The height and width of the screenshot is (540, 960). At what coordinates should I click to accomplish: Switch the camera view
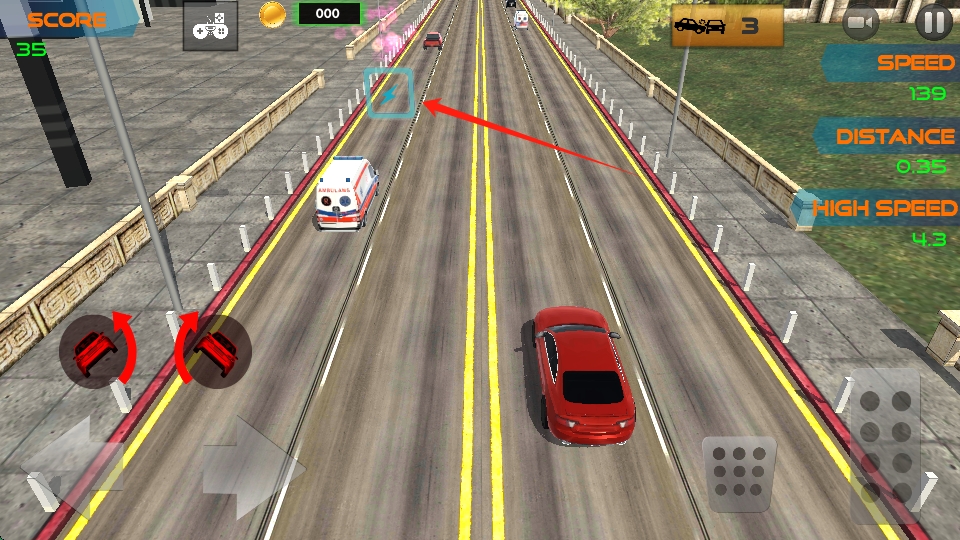[x=860, y=22]
